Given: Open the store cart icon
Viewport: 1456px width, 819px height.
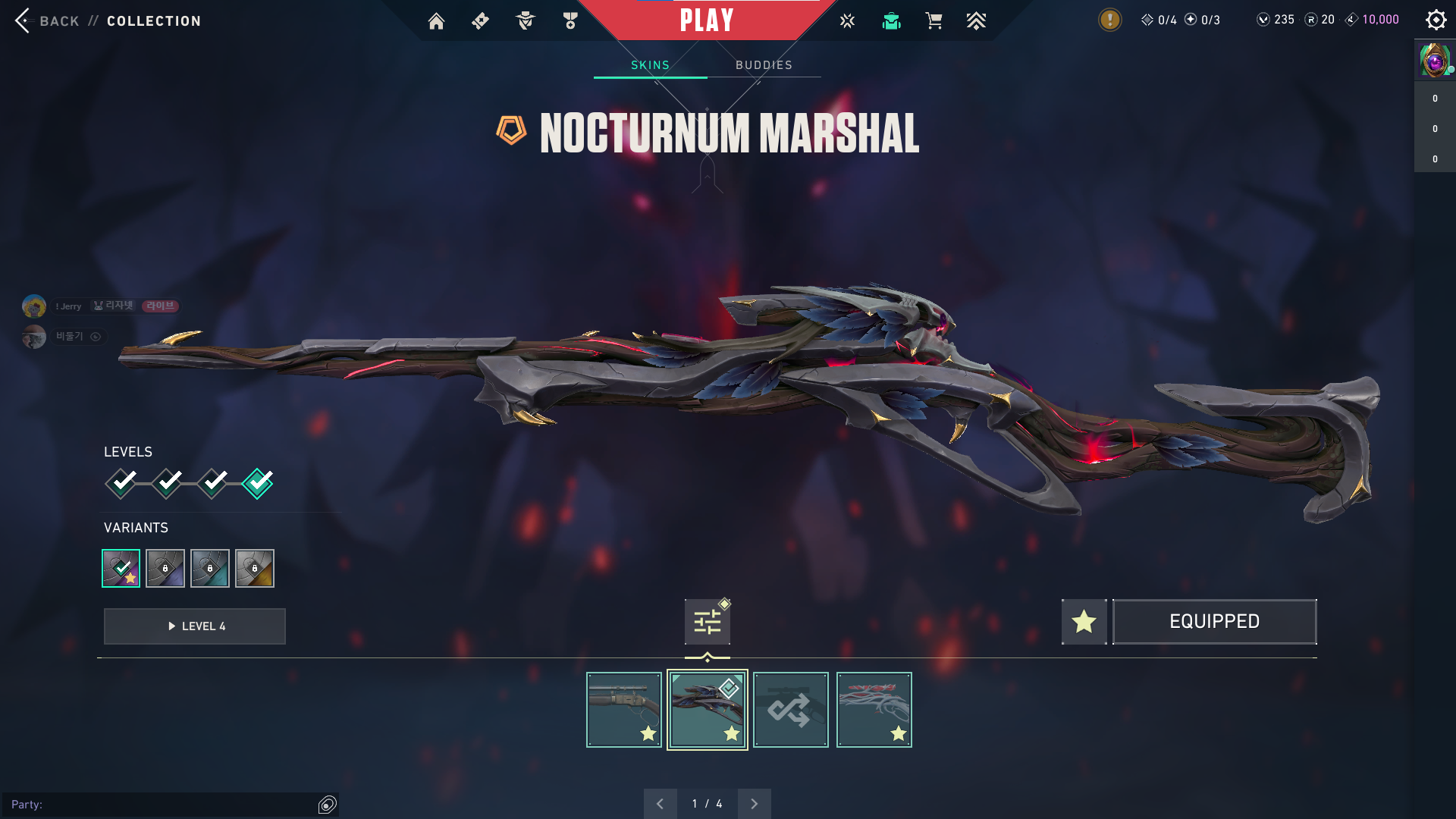Looking at the screenshot, I should pos(934,21).
